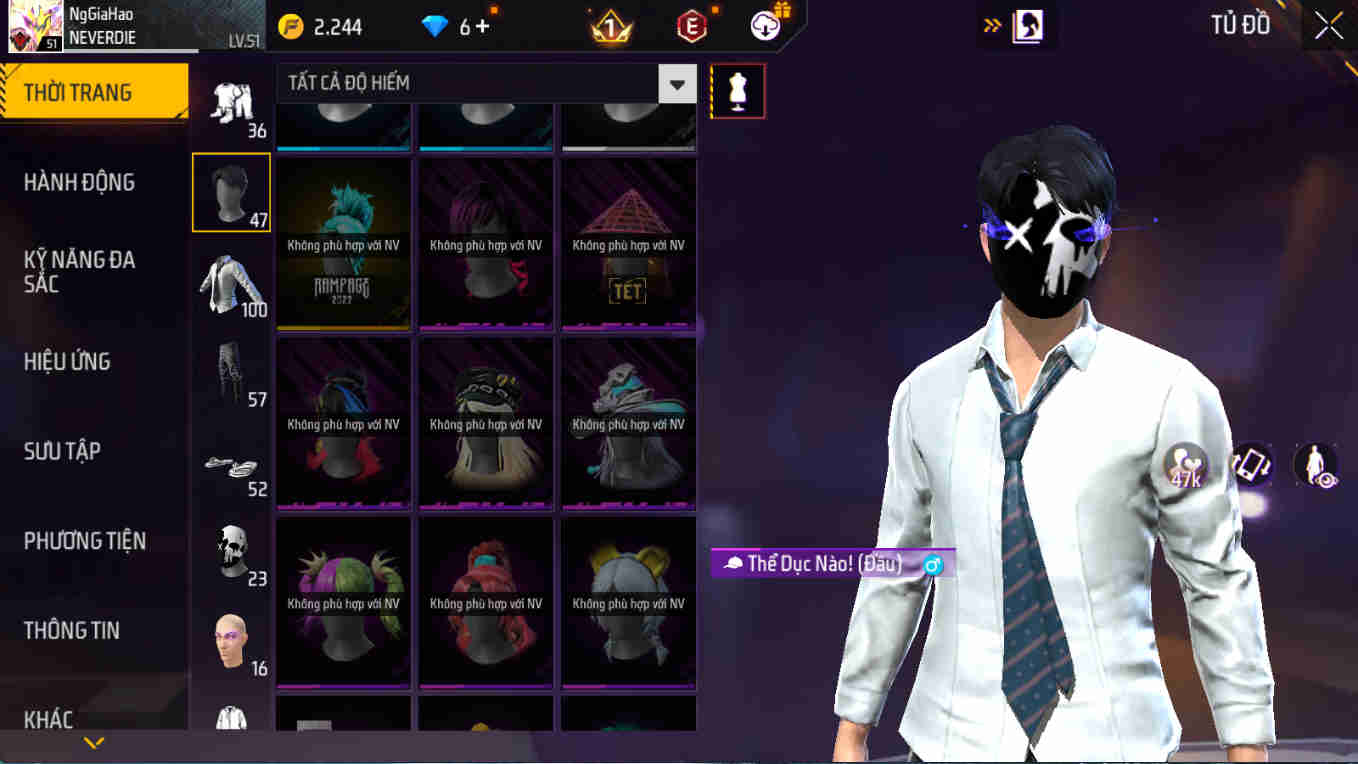Open the glasses category with 16 items
1358x764 pixels.
231,640
